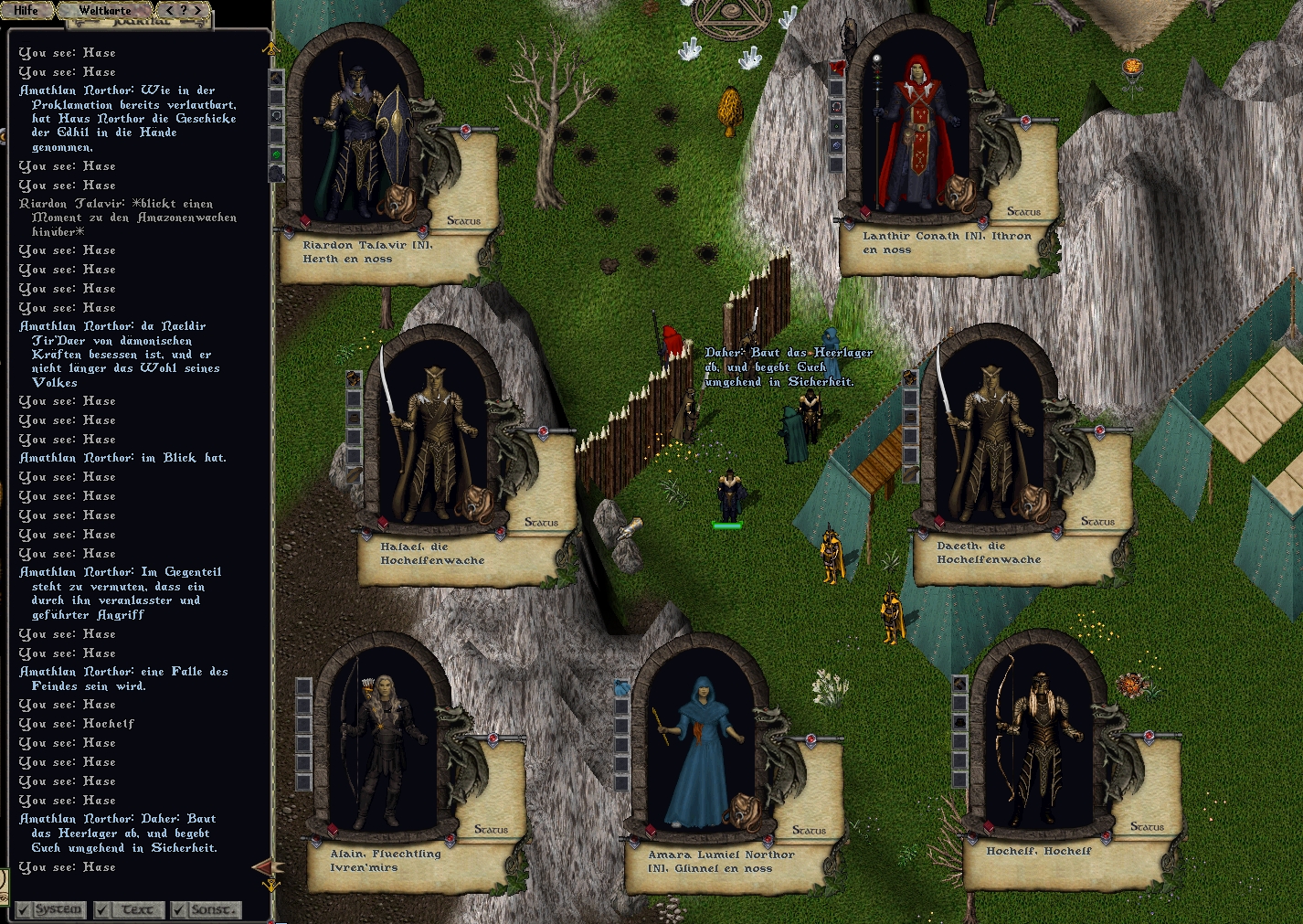Open Status for Hochelf paperdoll
This screenshot has width=1303, height=924.
[x=1147, y=826]
